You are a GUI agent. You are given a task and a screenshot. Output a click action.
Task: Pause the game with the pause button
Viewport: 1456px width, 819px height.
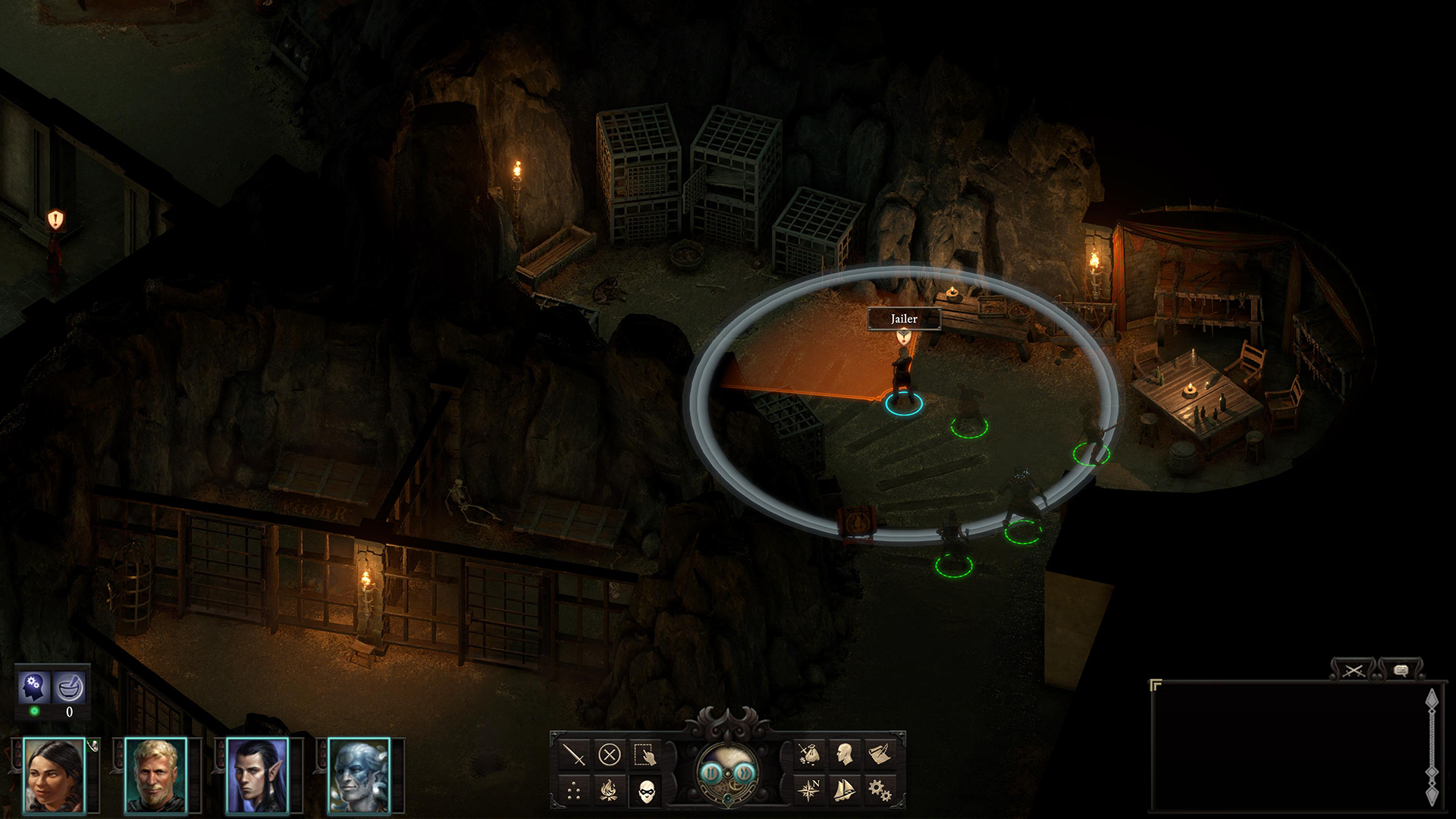coord(711,773)
